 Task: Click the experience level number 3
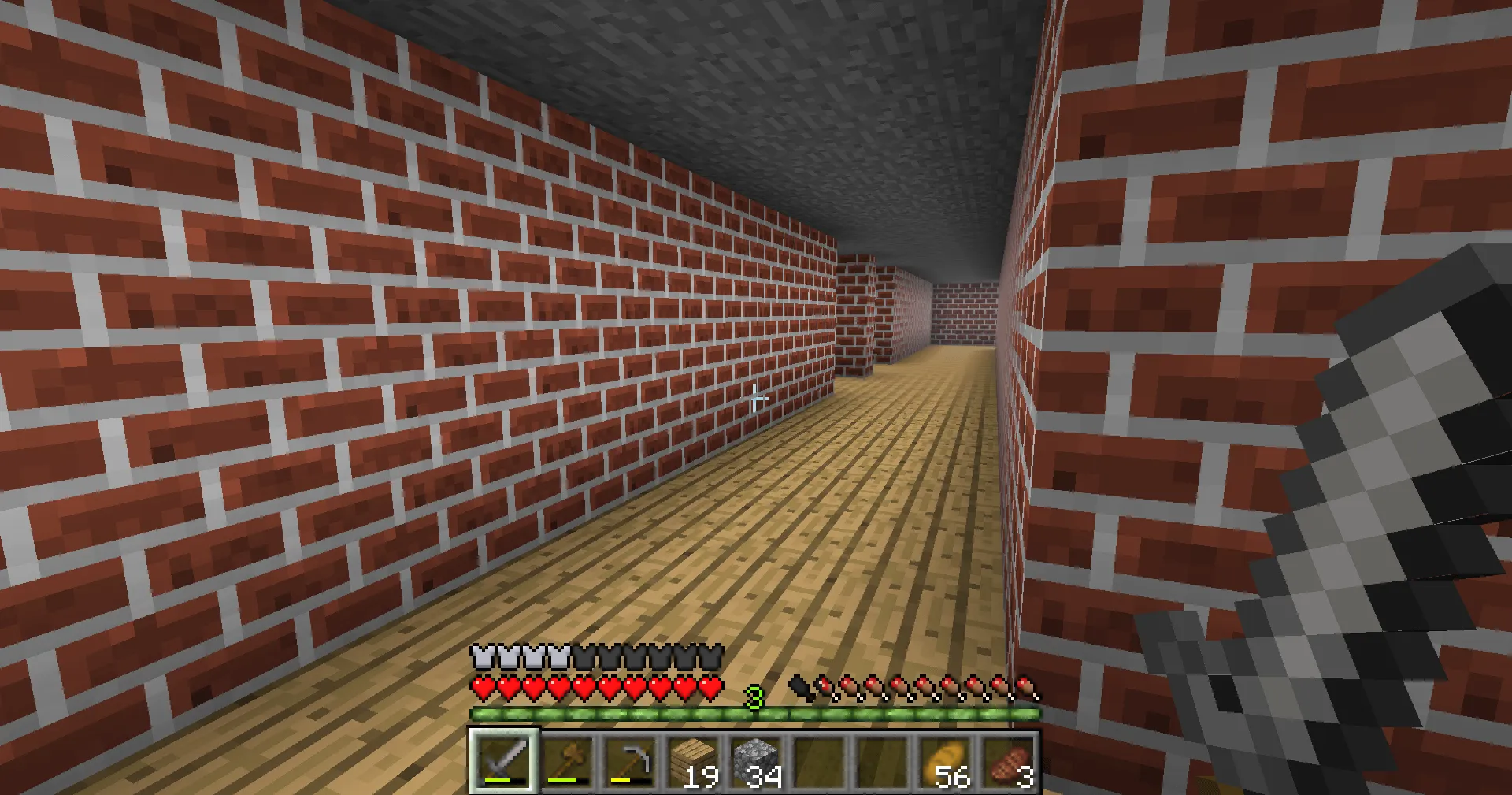[754, 697]
